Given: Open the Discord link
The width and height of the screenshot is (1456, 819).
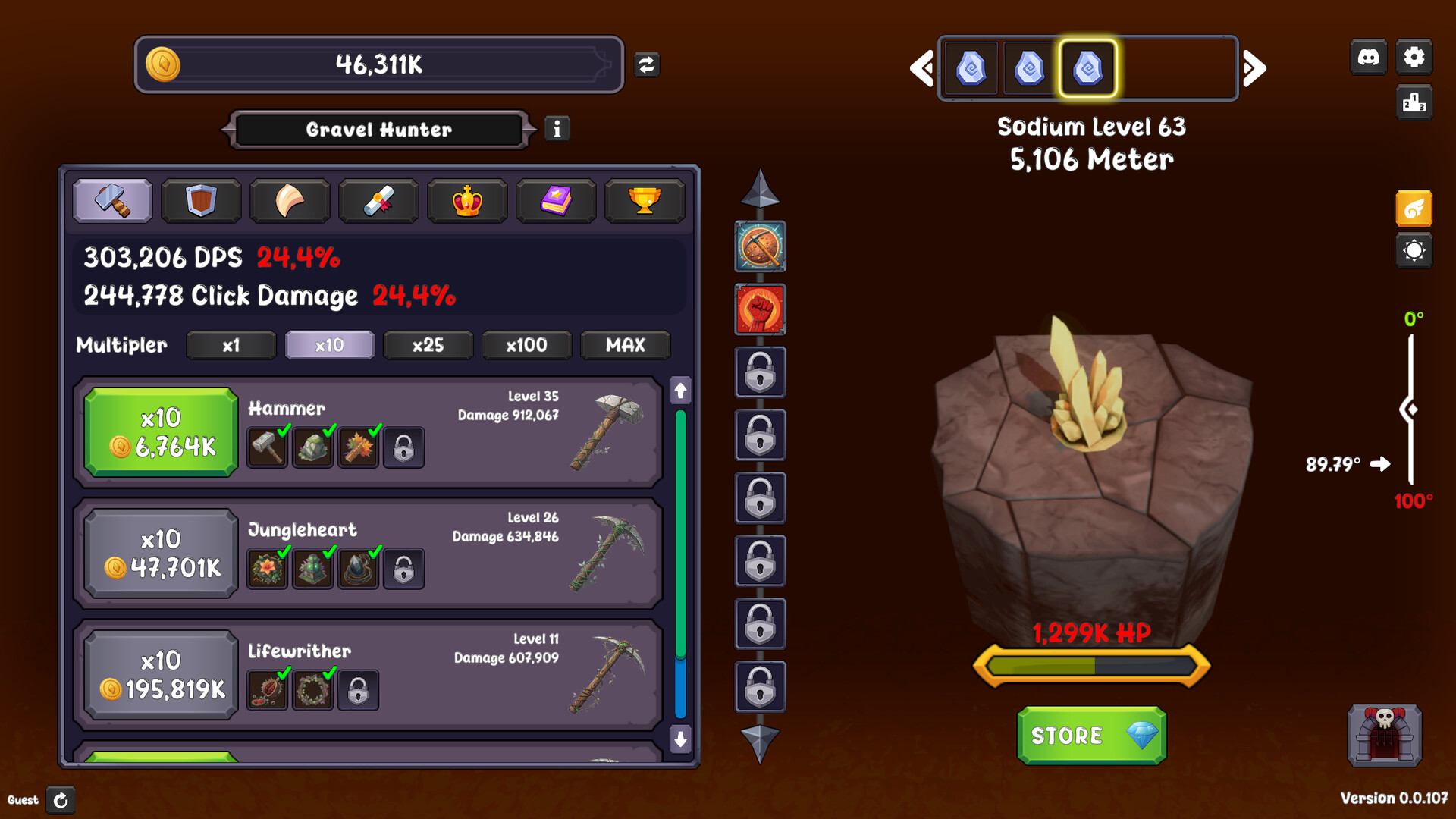Looking at the screenshot, I should point(1369,57).
